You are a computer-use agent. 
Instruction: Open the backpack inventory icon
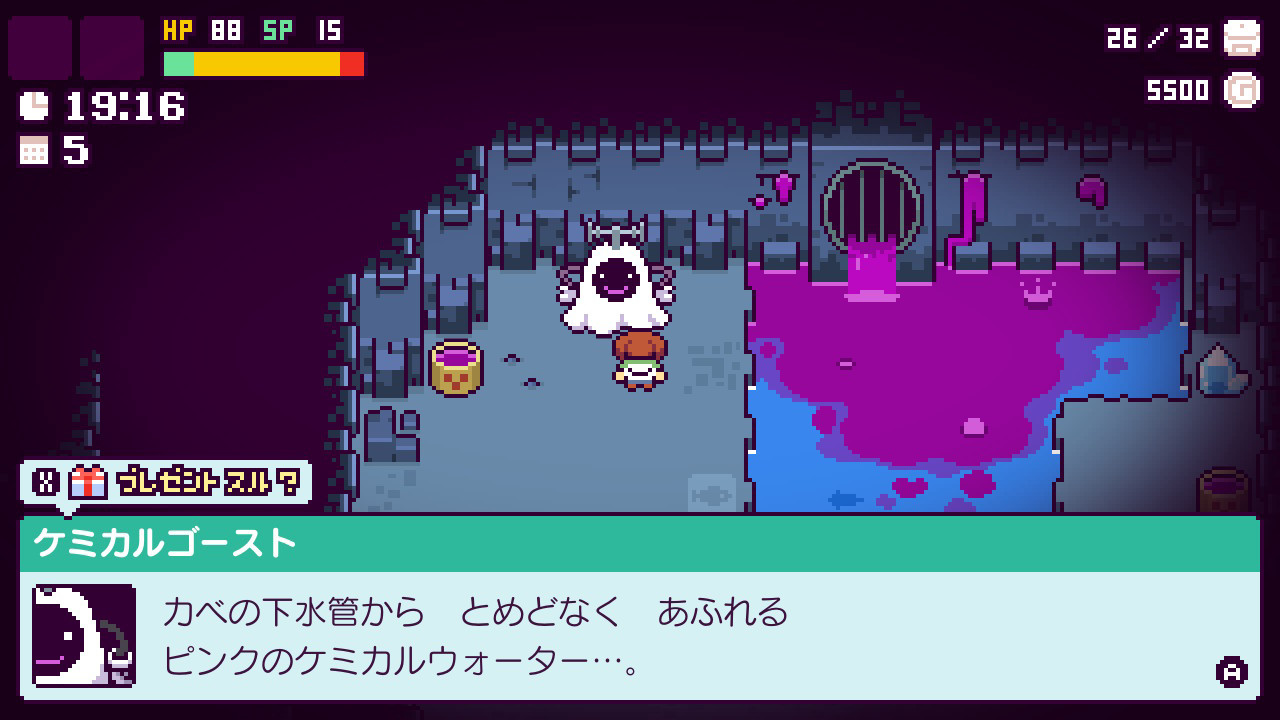click(x=1242, y=39)
